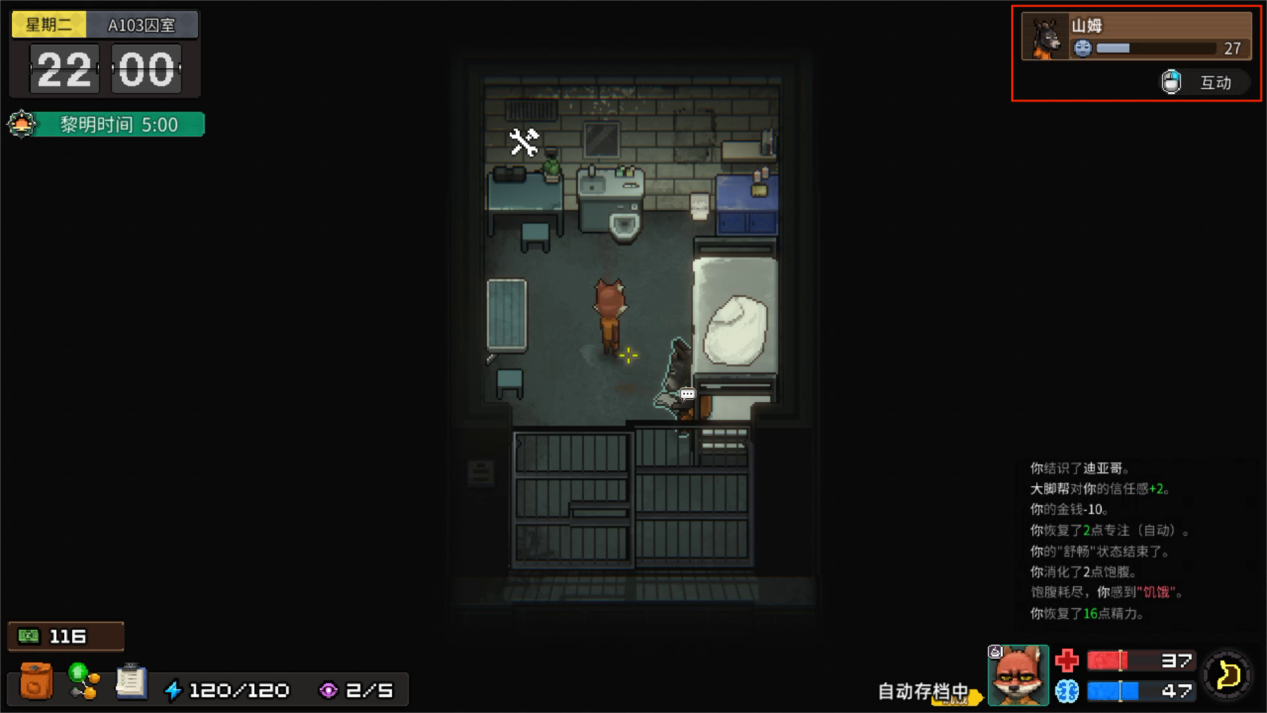Click the 黎明时间 5:00 dawn timer banner
Image resolution: width=1267 pixels, height=713 pixels.
tap(106, 124)
